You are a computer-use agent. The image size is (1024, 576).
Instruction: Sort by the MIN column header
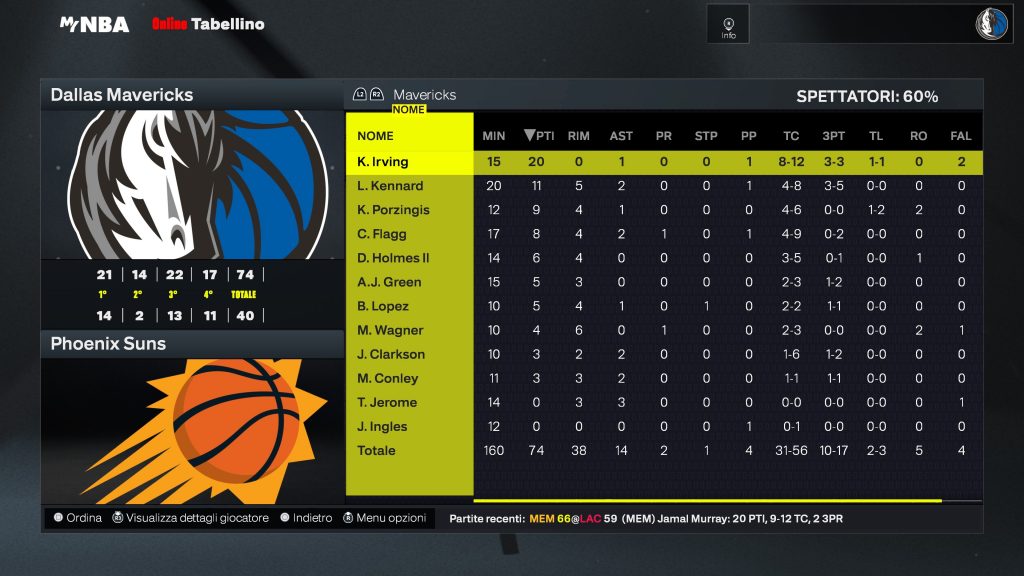coord(494,136)
